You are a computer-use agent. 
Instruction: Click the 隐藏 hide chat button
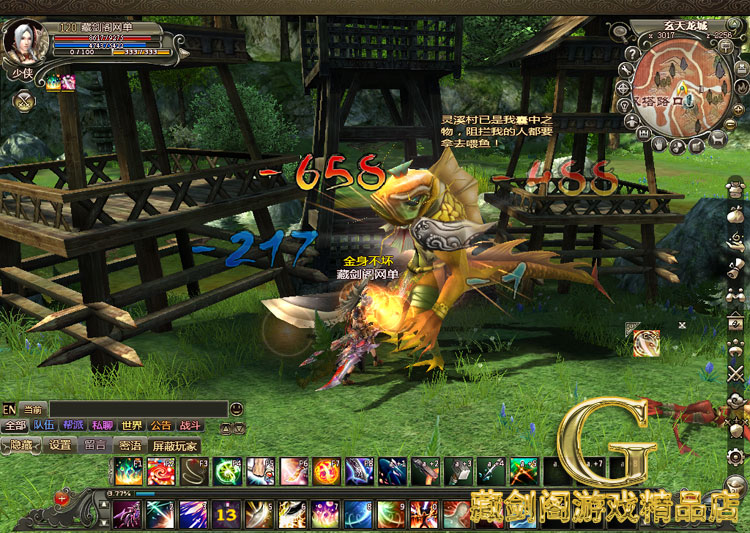pyautogui.click(x=21, y=445)
